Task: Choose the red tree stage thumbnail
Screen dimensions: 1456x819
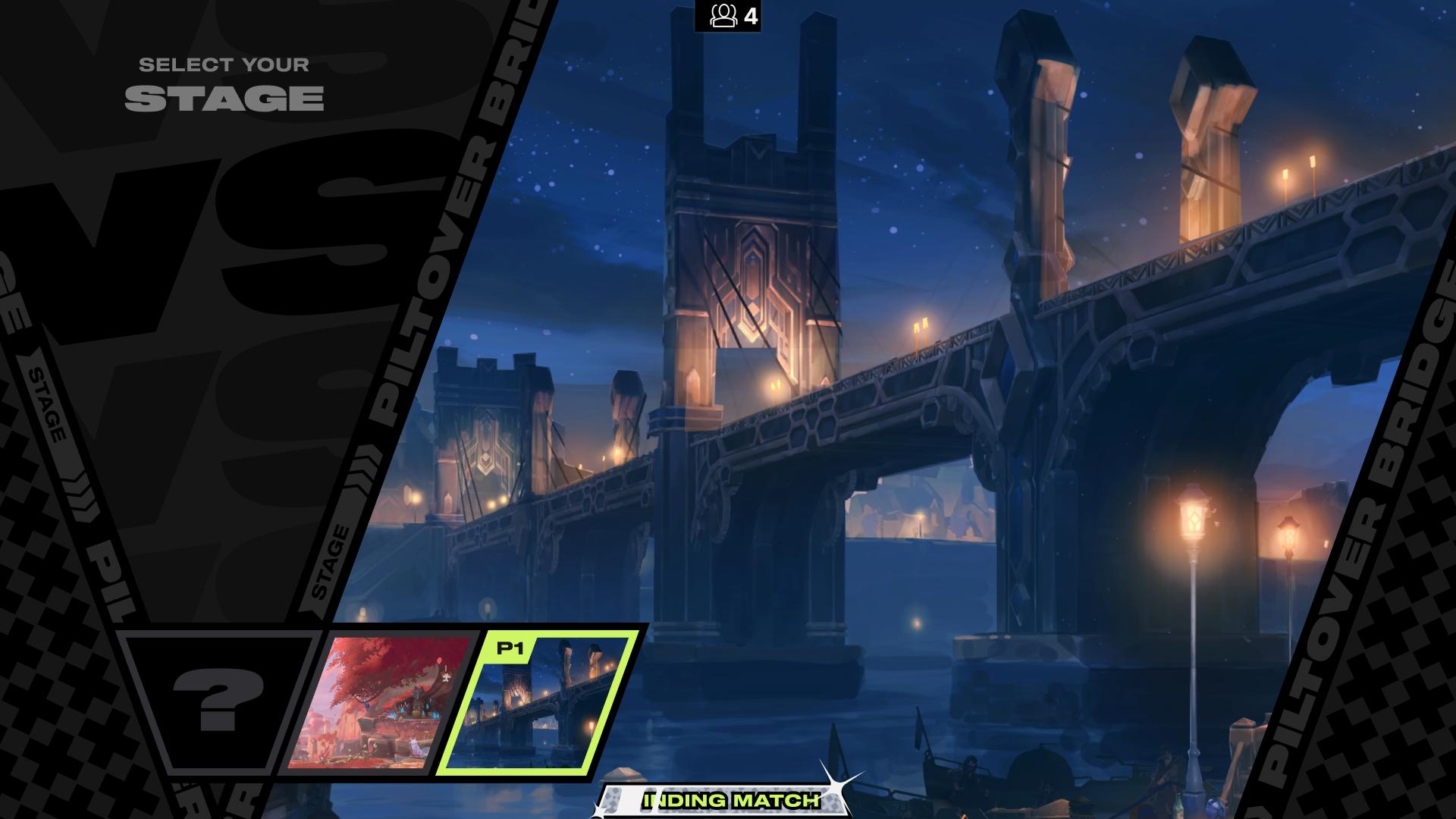Action: coord(378,702)
